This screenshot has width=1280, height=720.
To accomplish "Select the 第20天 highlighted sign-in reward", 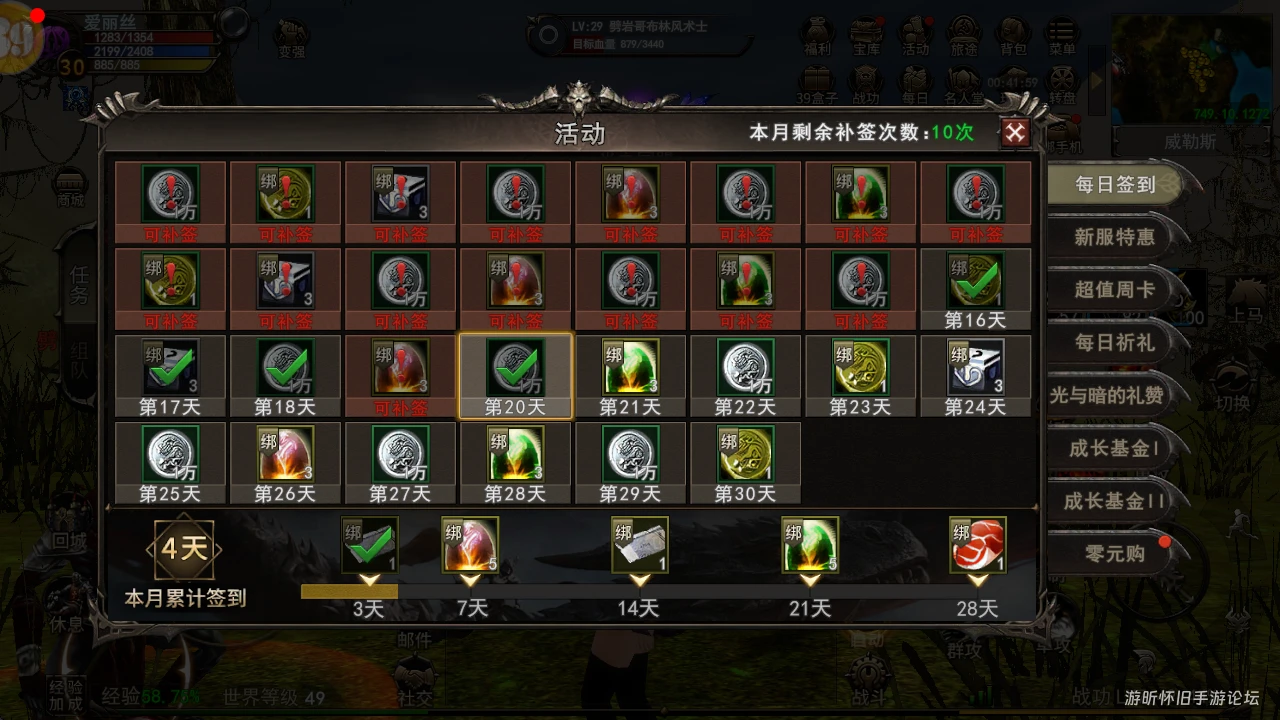I will tap(515, 376).
